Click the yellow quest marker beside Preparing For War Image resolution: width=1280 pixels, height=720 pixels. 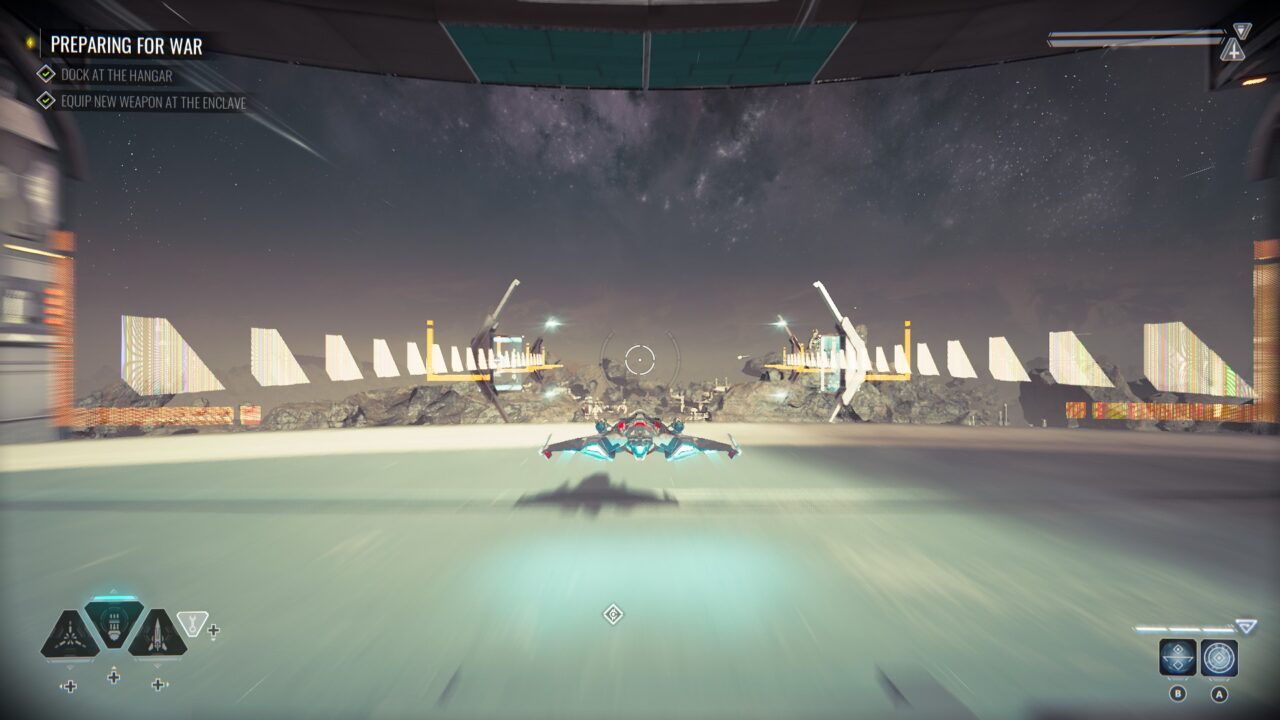[29, 43]
